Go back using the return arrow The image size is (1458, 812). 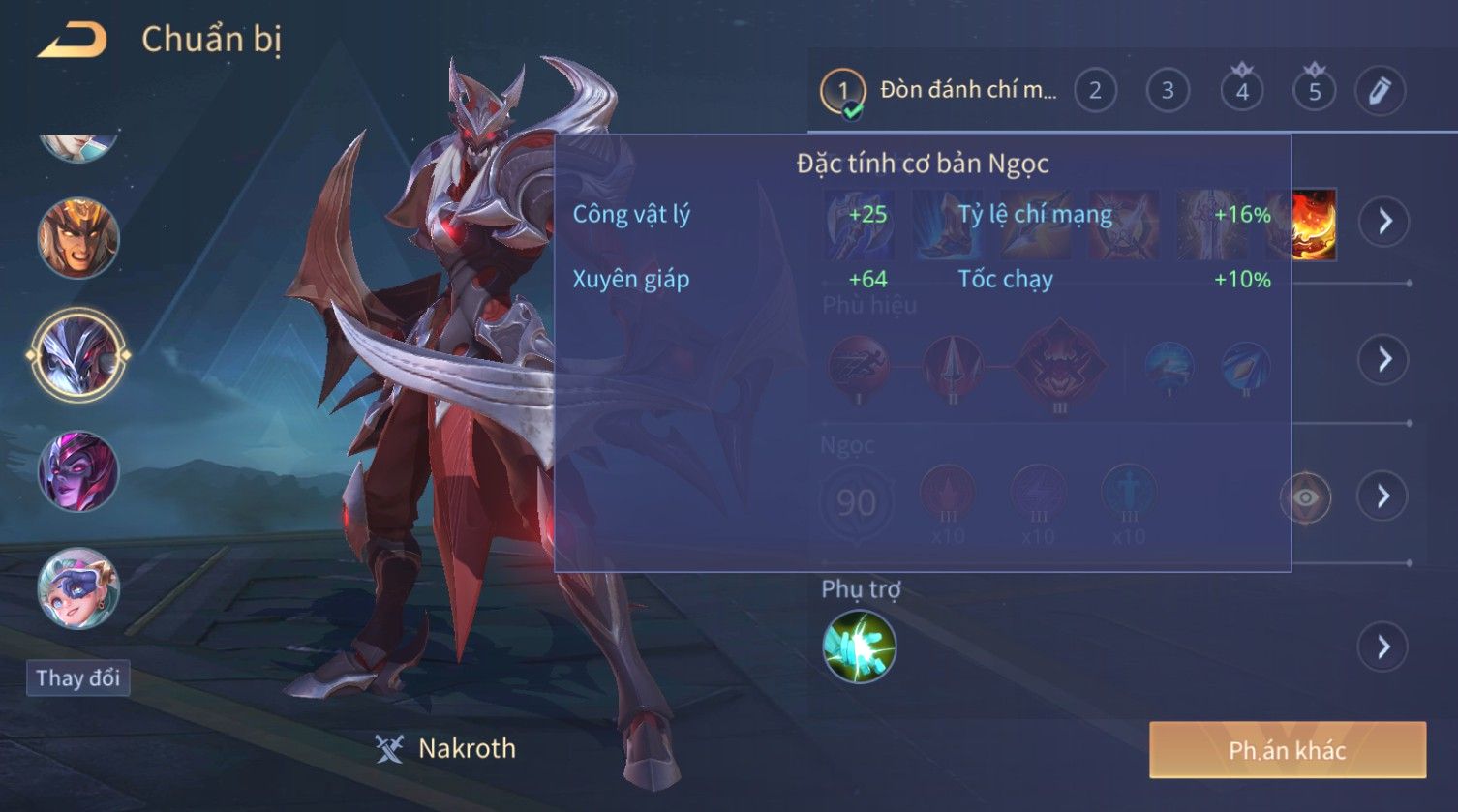(x=73, y=41)
